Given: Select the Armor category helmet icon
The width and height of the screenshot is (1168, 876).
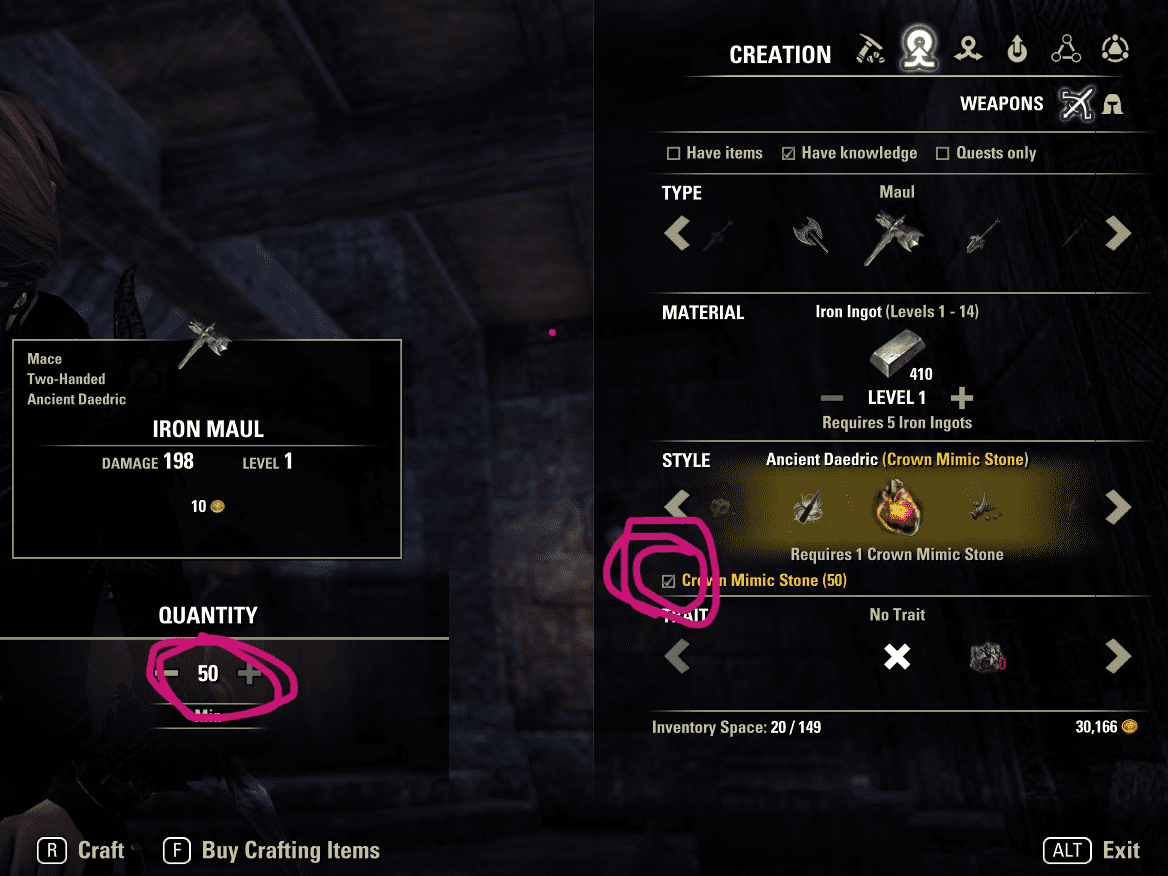Looking at the screenshot, I should pos(1112,104).
